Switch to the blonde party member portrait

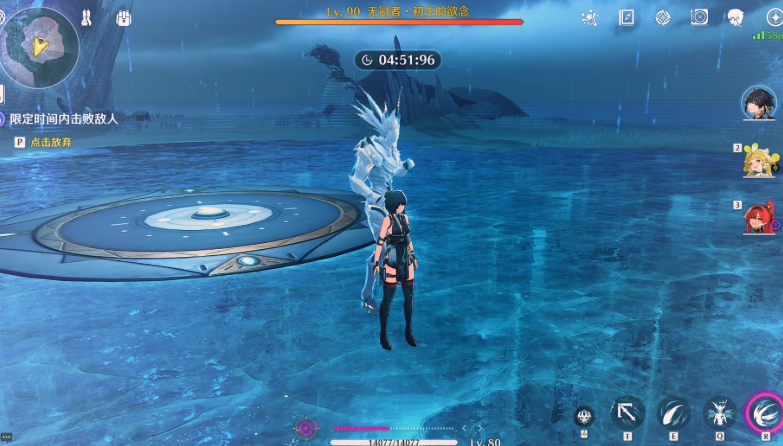[759, 160]
